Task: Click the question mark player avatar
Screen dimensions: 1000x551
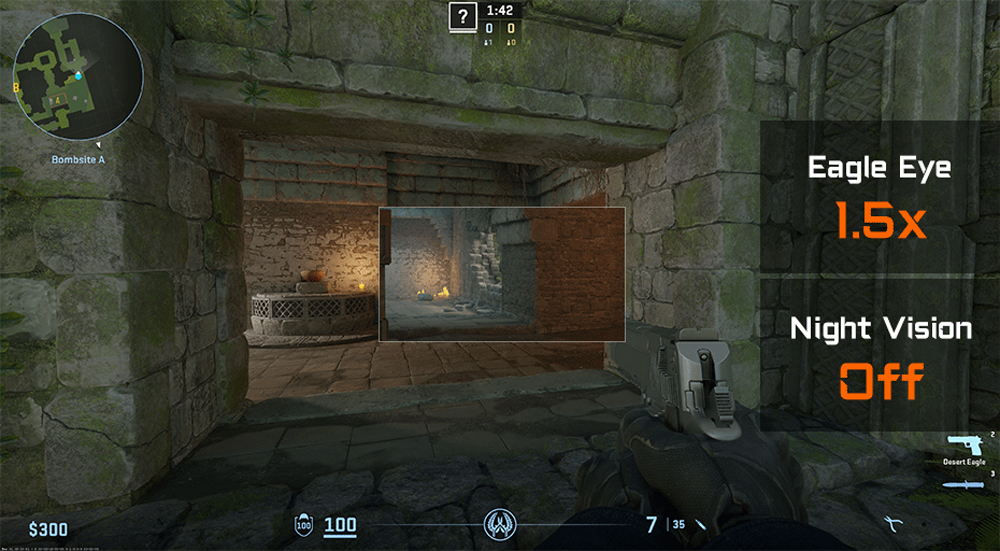Action: point(462,17)
